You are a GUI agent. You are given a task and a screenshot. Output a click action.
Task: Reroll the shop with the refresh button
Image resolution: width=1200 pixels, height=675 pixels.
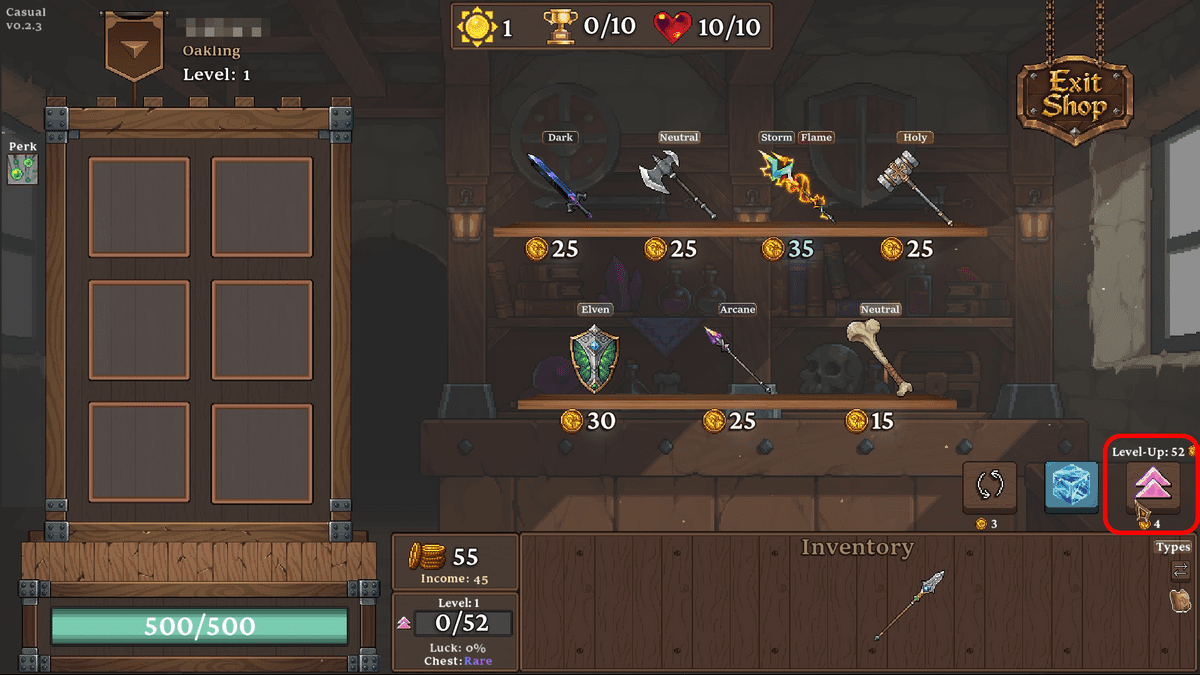pyautogui.click(x=989, y=487)
